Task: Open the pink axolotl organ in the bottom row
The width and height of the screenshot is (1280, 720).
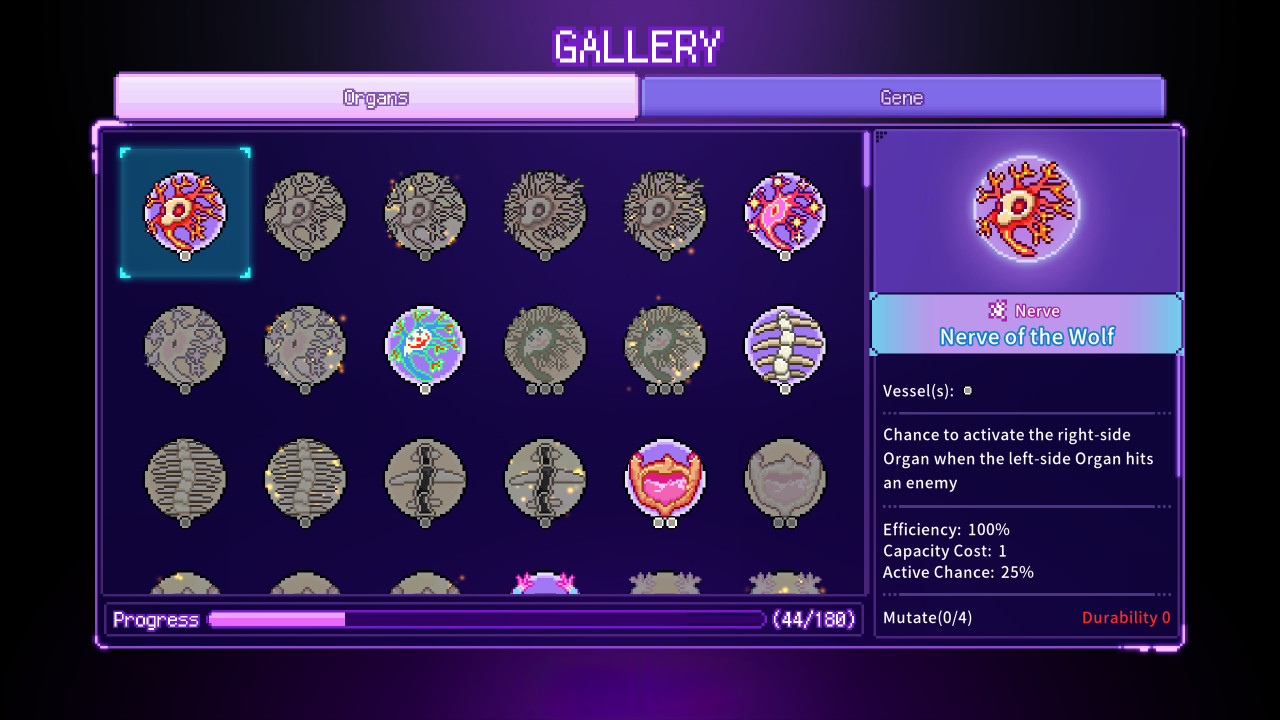Action: (545, 585)
